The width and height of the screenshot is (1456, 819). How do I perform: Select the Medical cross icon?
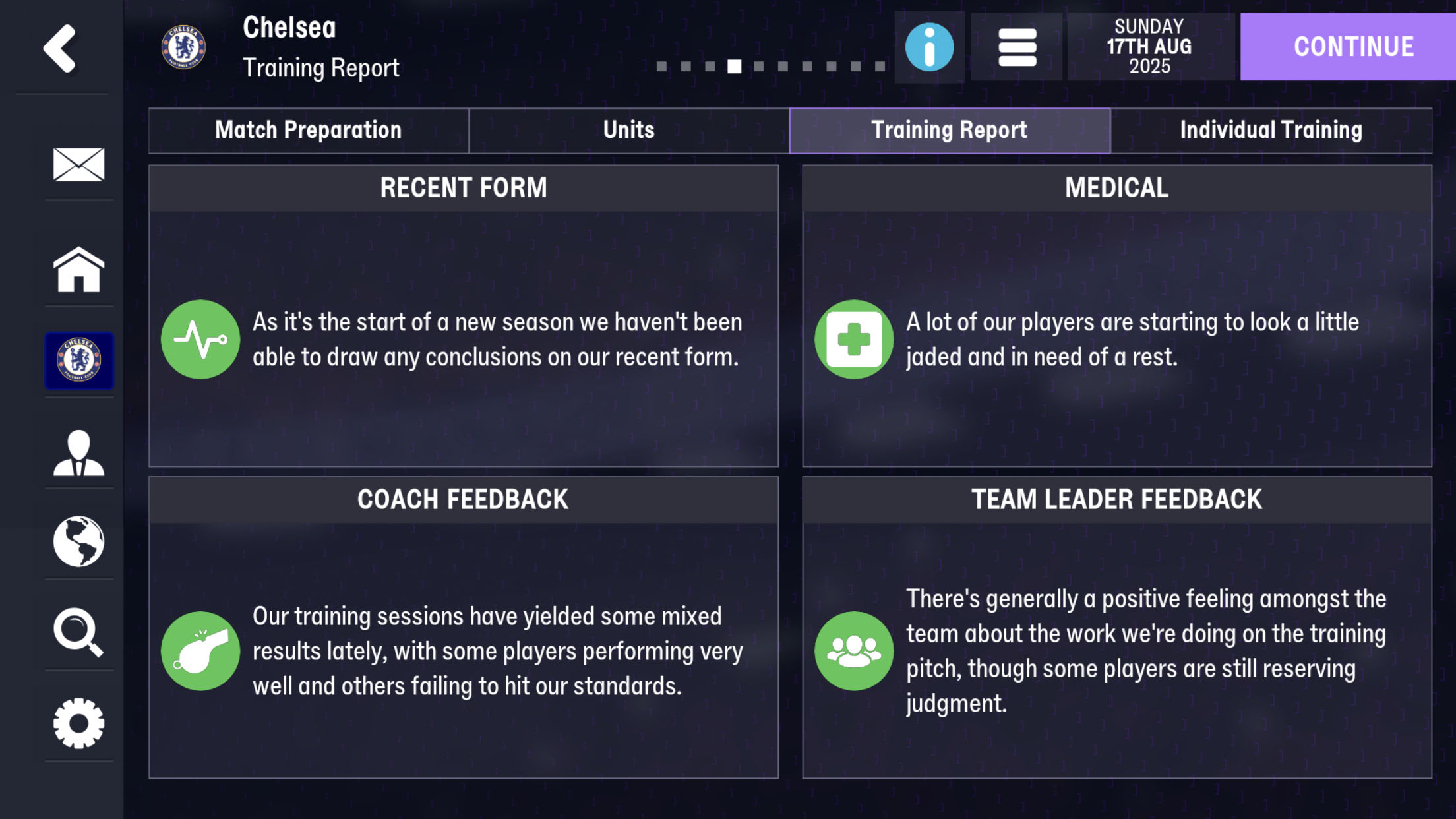(854, 338)
